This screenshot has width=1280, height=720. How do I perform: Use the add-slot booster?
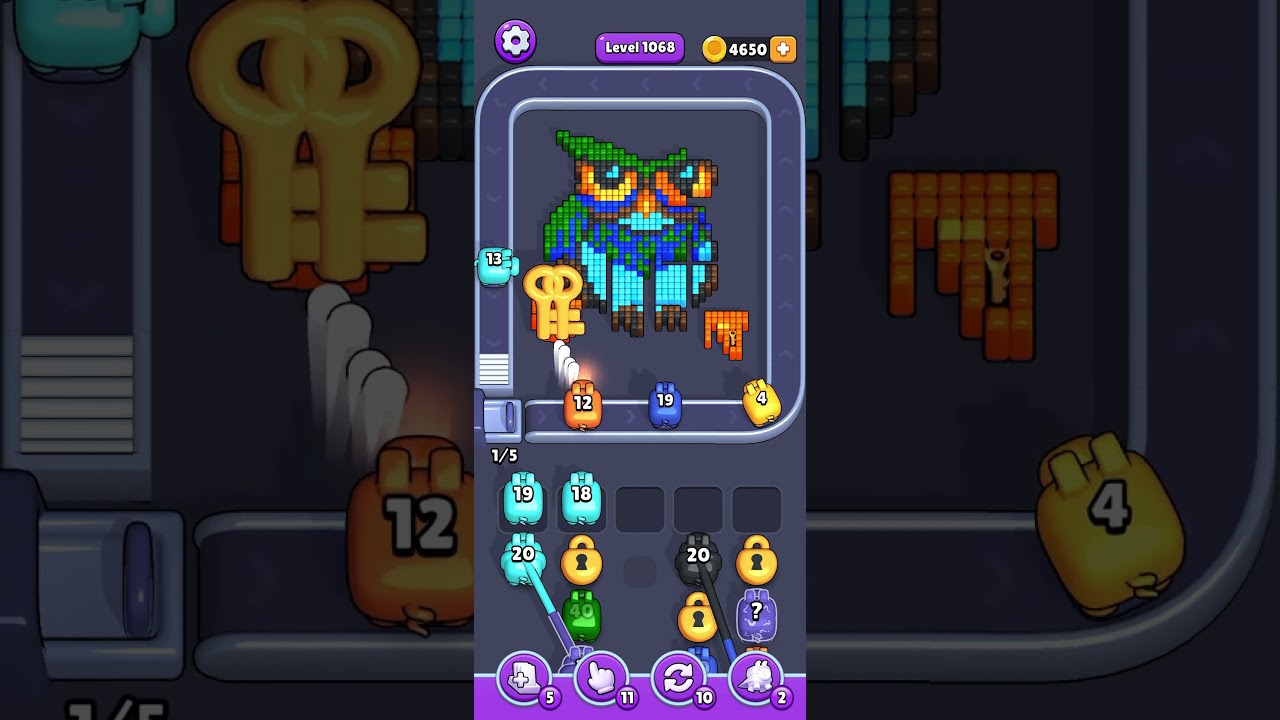[524, 679]
